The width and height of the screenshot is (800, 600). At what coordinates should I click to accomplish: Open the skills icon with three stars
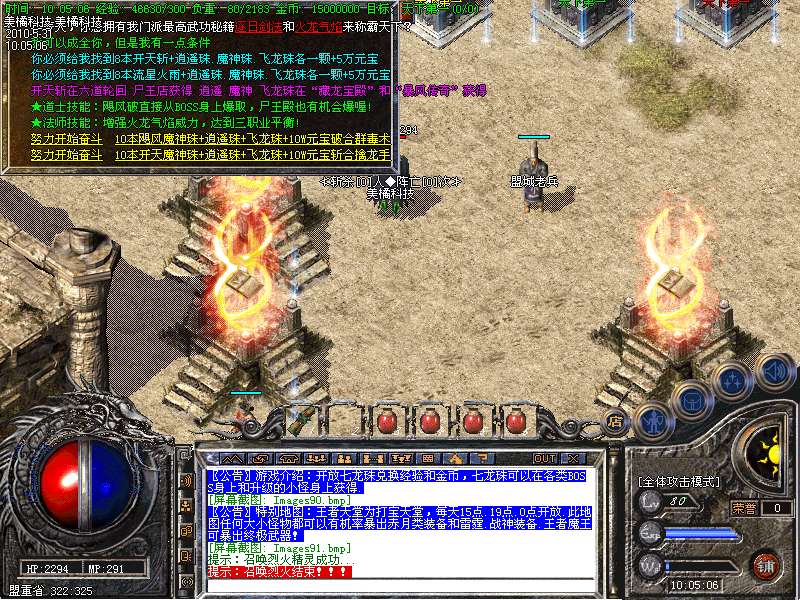point(732,382)
